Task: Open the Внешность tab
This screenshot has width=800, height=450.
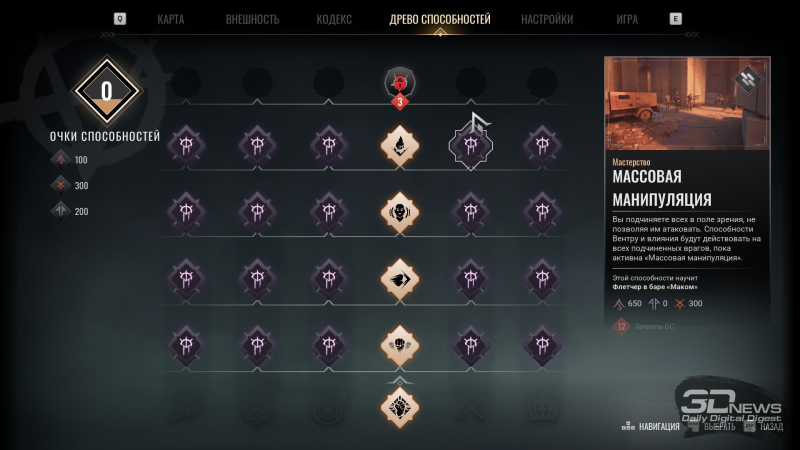Action: click(252, 19)
